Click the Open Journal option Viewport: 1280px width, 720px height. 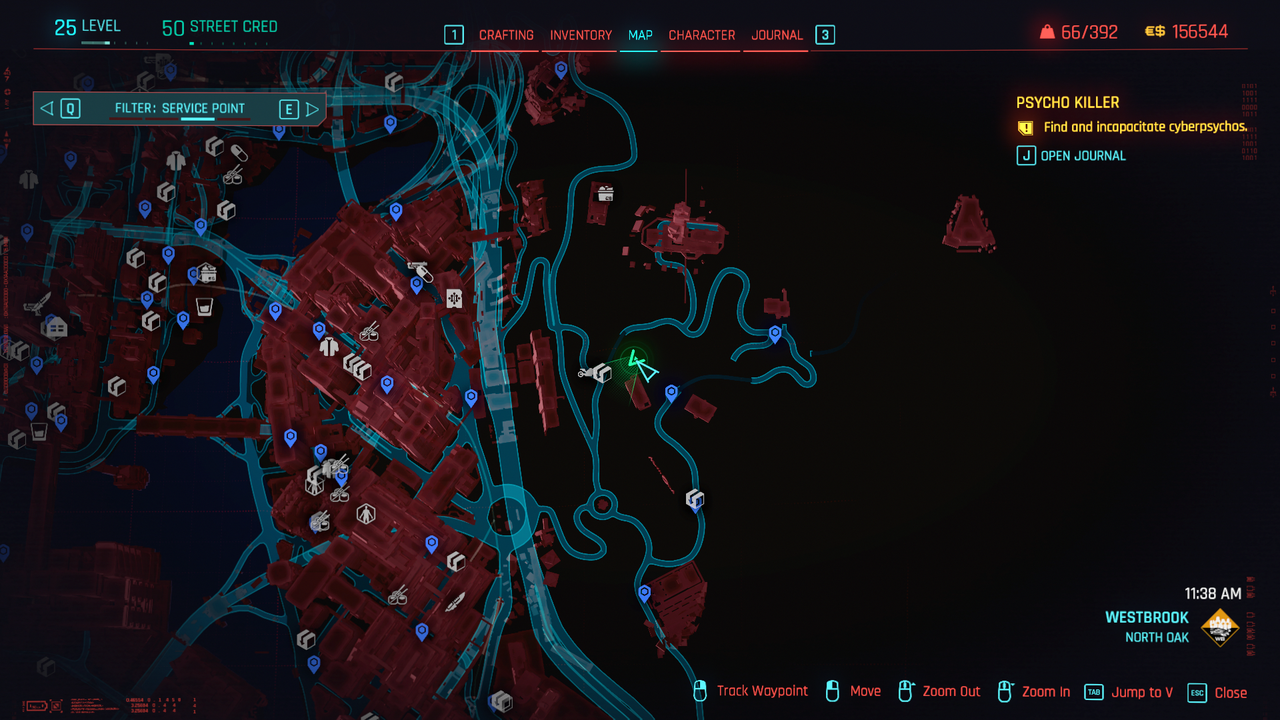coord(1083,156)
